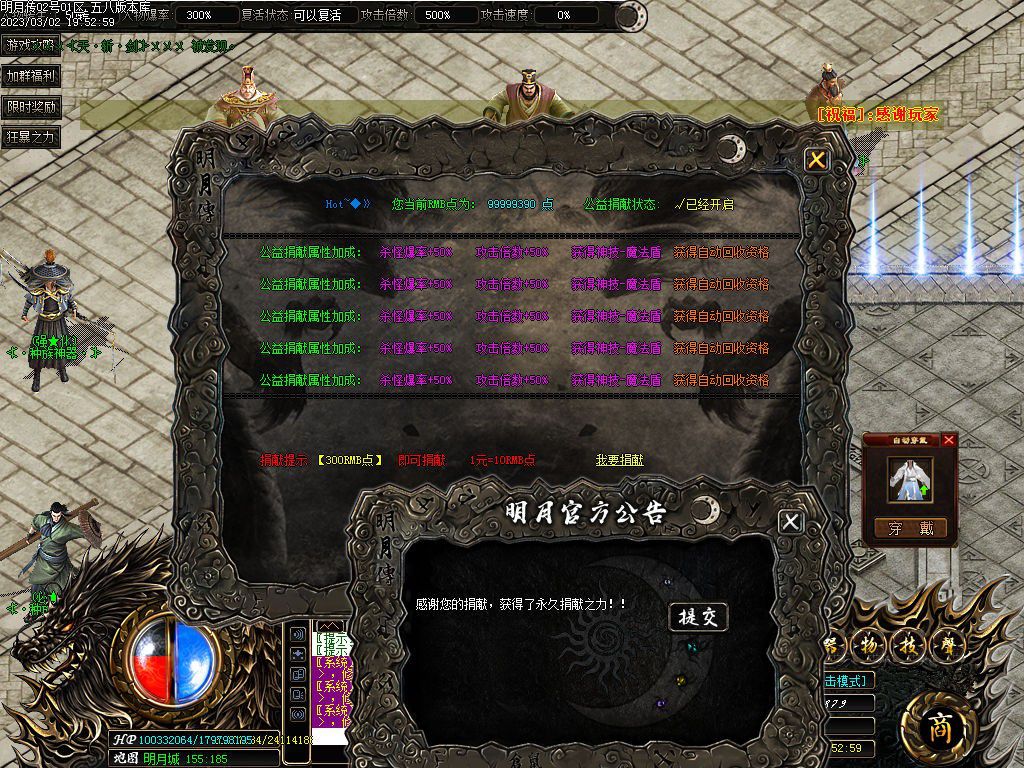1024x768 pixels.
Task: Select the white robe item icon
Action: (910, 480)
